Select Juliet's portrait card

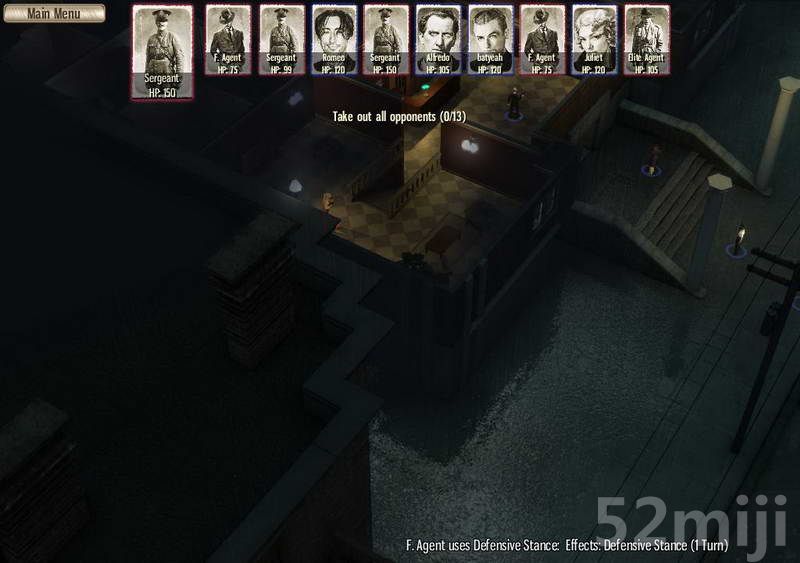pyautogui.click(x=594, y=39)
